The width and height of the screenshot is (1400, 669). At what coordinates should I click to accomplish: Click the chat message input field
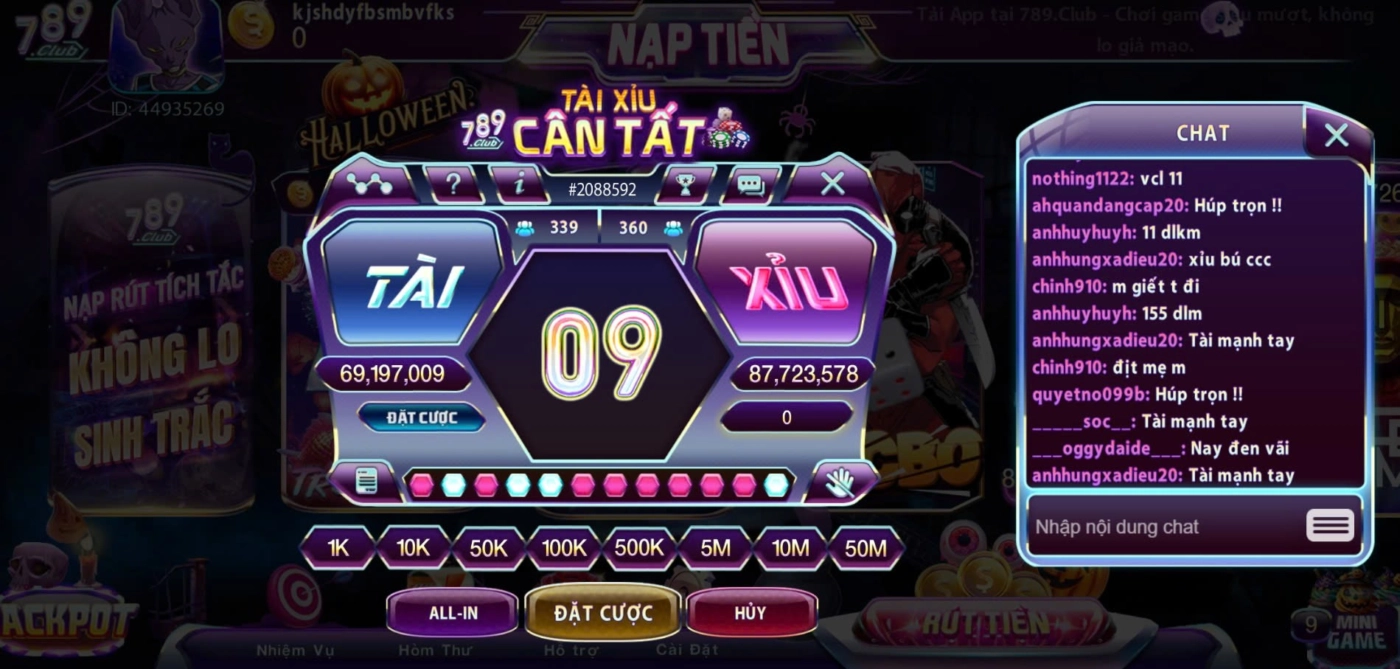point(1160,527)
